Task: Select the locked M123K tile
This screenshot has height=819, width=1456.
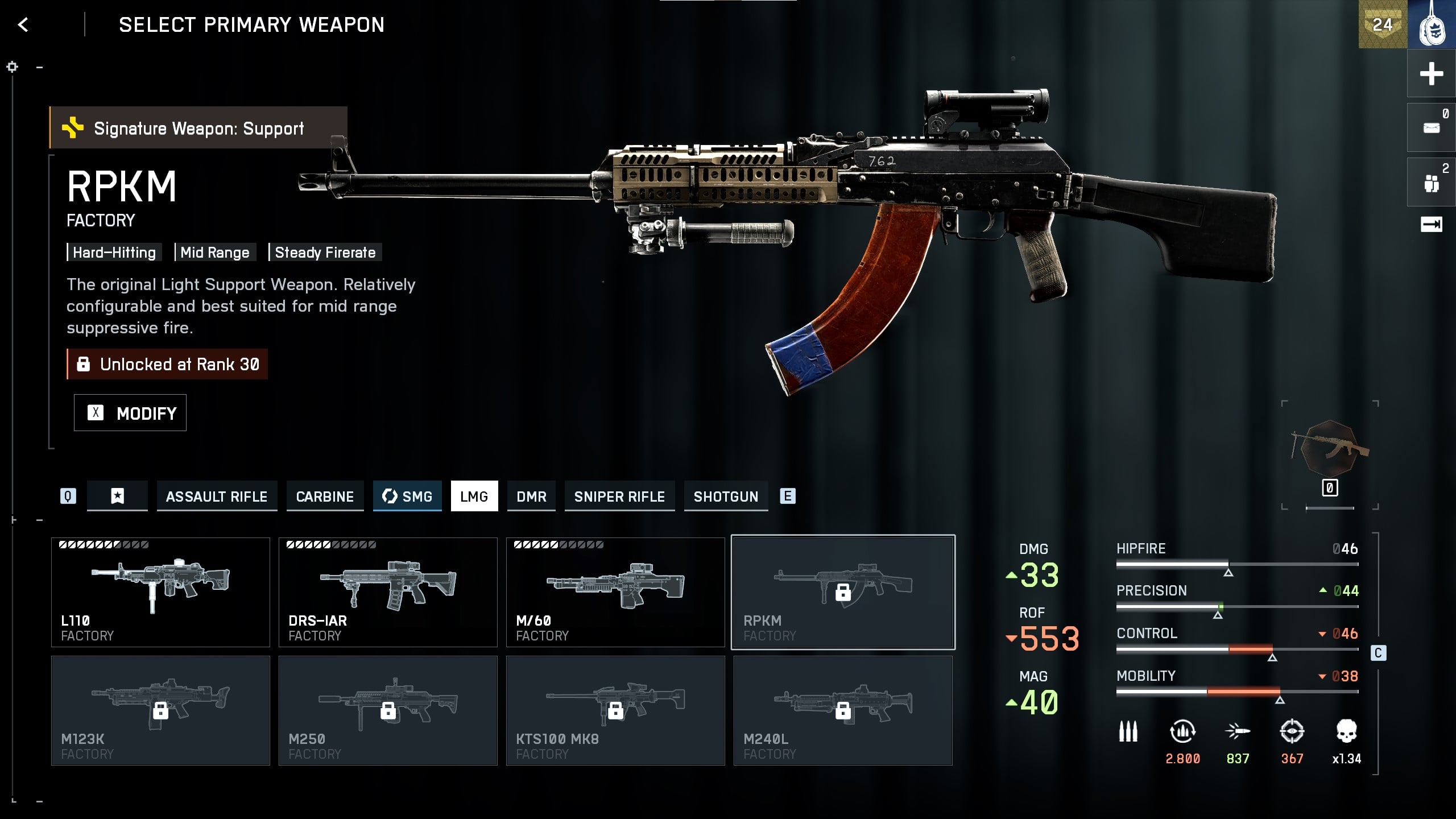Action: click(160, 710)
